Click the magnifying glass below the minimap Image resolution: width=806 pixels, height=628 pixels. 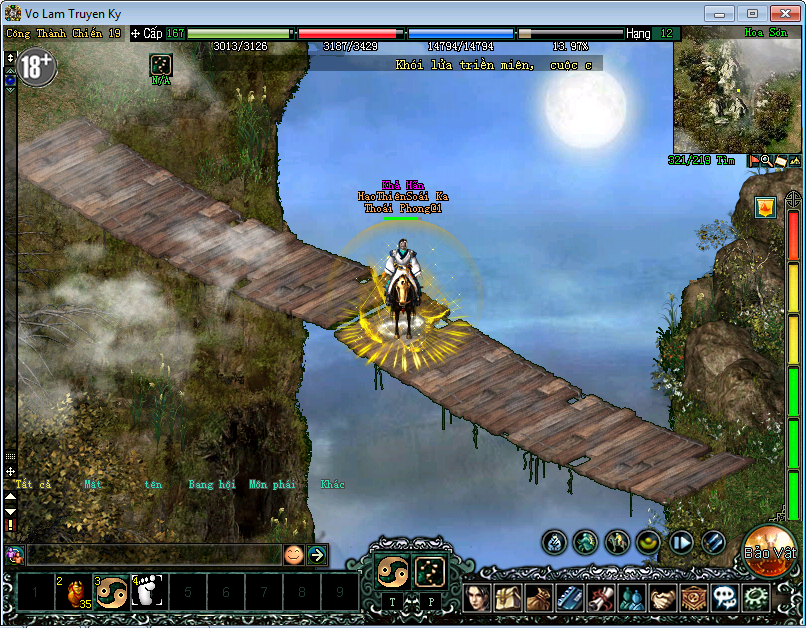[766, 160]
